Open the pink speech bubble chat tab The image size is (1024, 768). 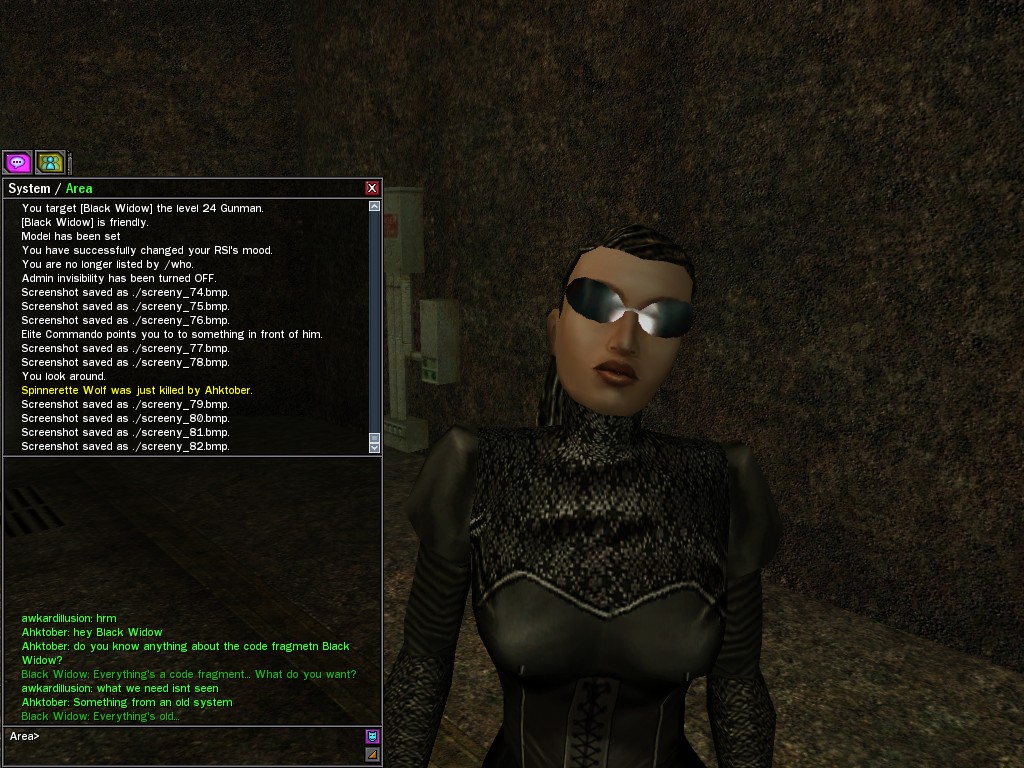[17, 162]
